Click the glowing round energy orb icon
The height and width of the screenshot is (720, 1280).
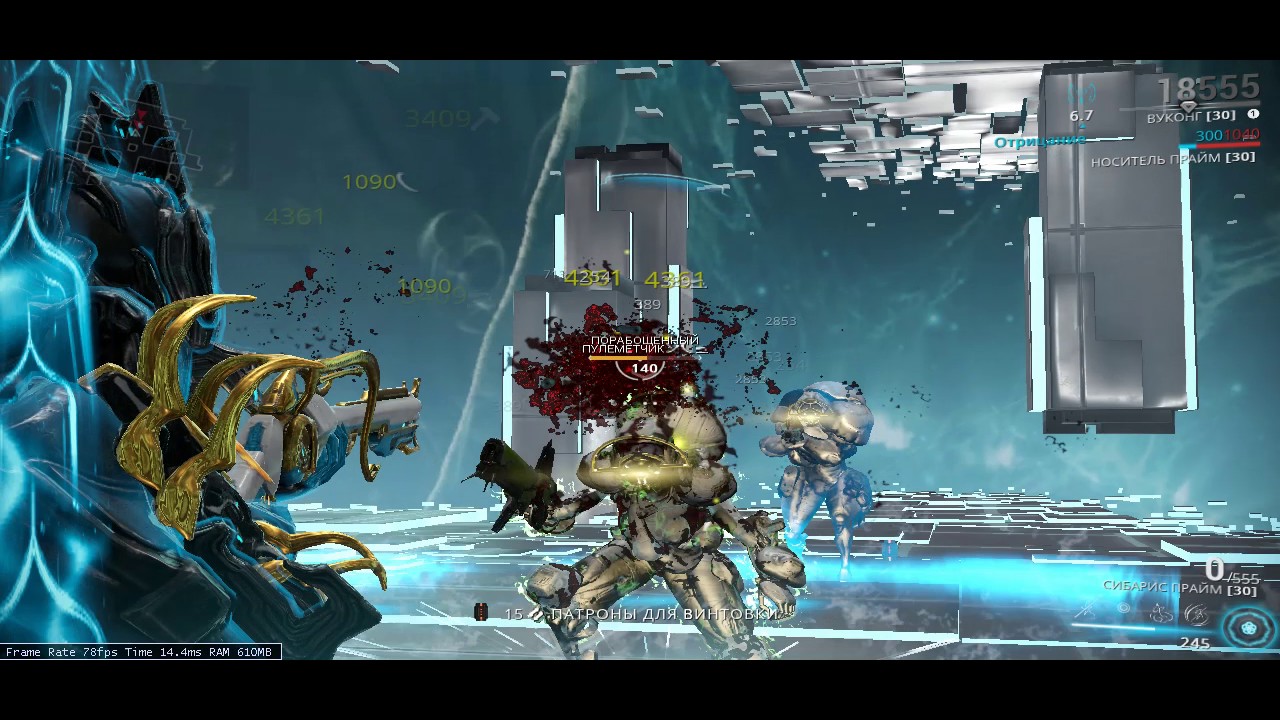[x=1248, y=629]
